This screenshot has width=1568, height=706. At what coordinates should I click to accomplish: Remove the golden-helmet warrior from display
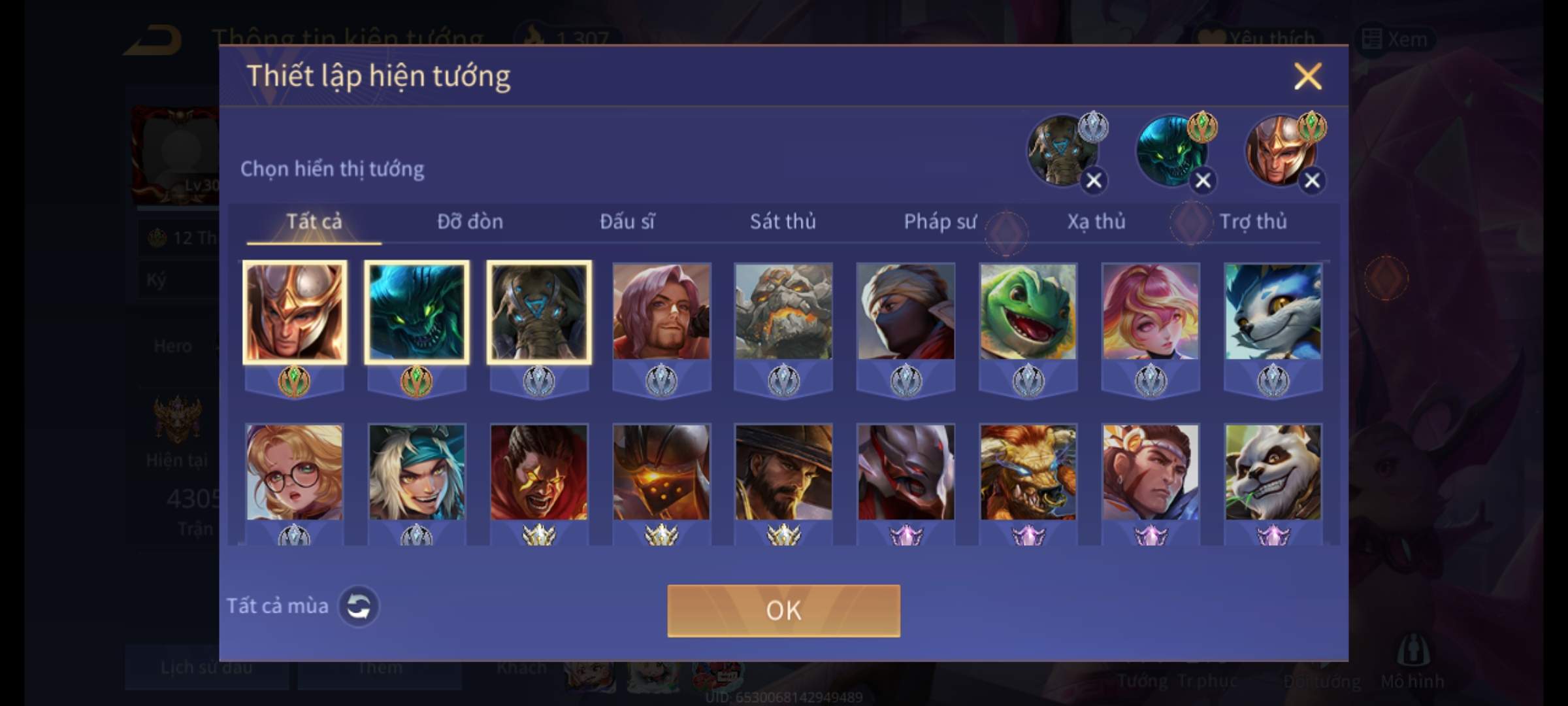point(1312,180)
